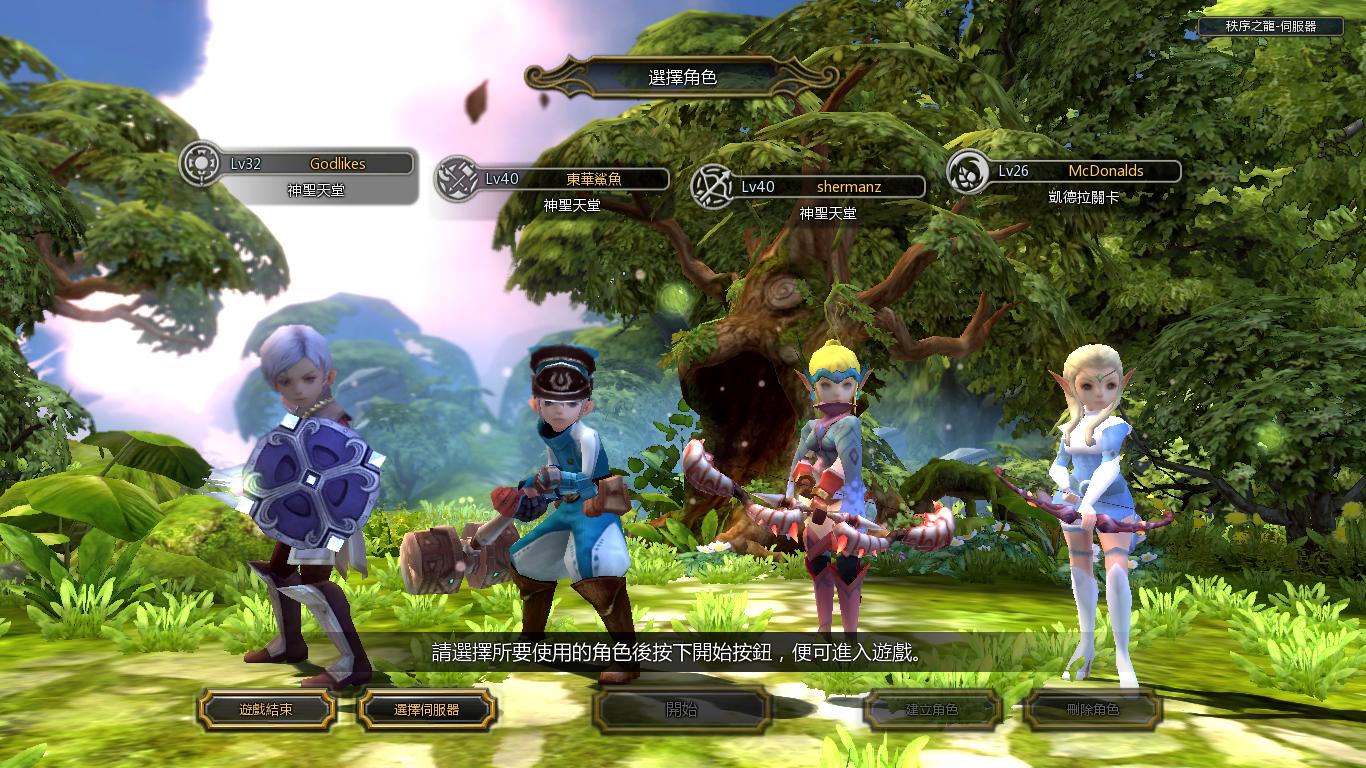Open the 選擇伺服器 server selection
The height and width of the screenshot is (768, 1366).
[x=426, y=709]
